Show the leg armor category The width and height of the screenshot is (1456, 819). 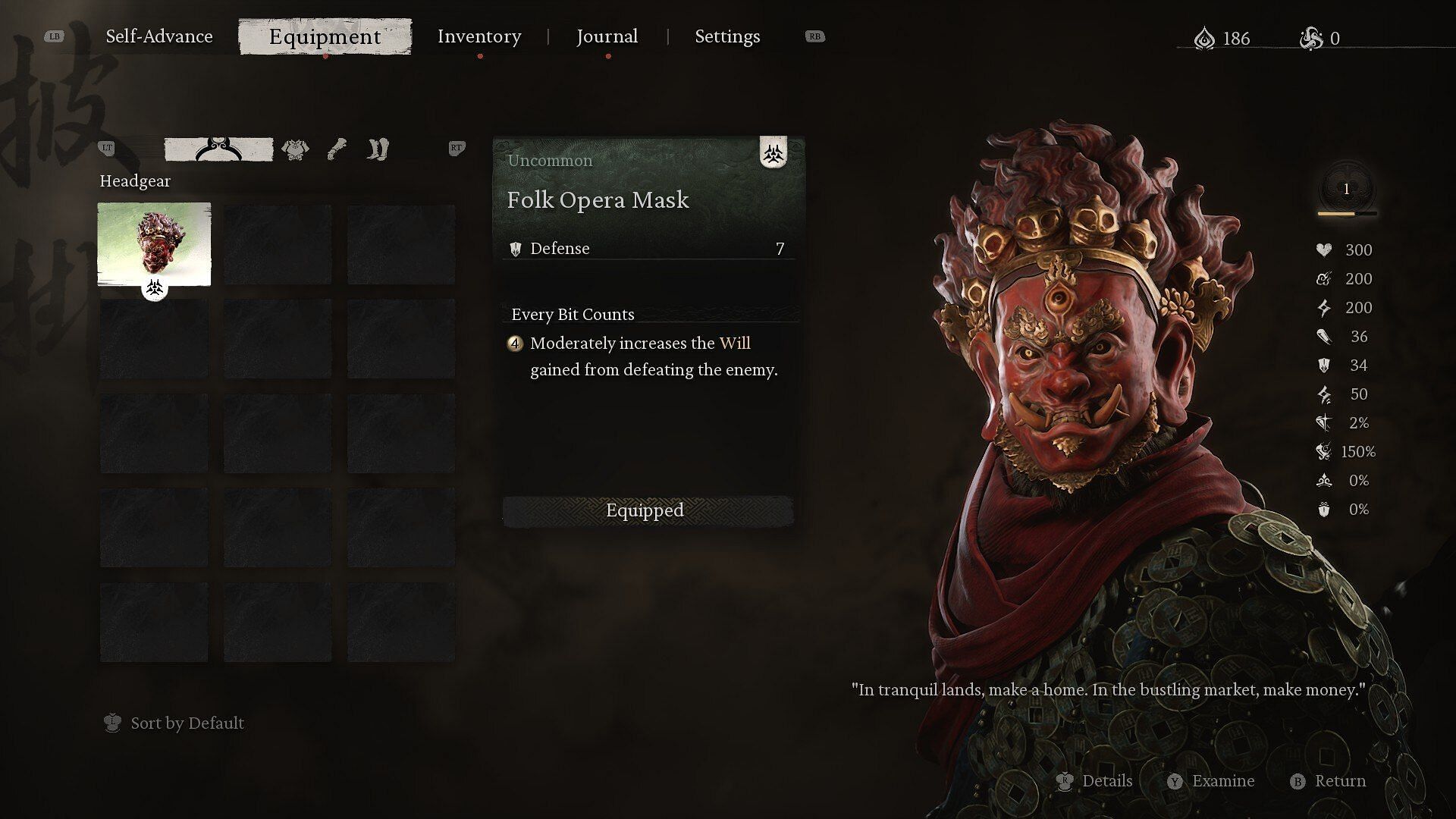pos(378,149)
